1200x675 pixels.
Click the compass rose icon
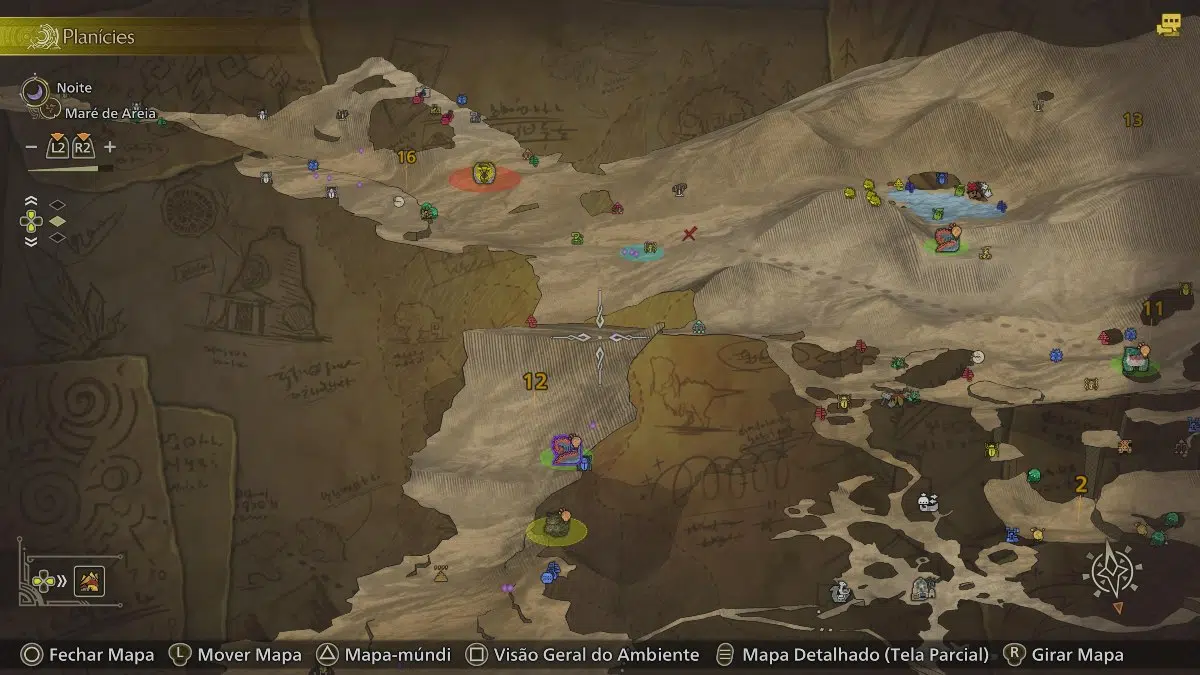point(1112,574)
